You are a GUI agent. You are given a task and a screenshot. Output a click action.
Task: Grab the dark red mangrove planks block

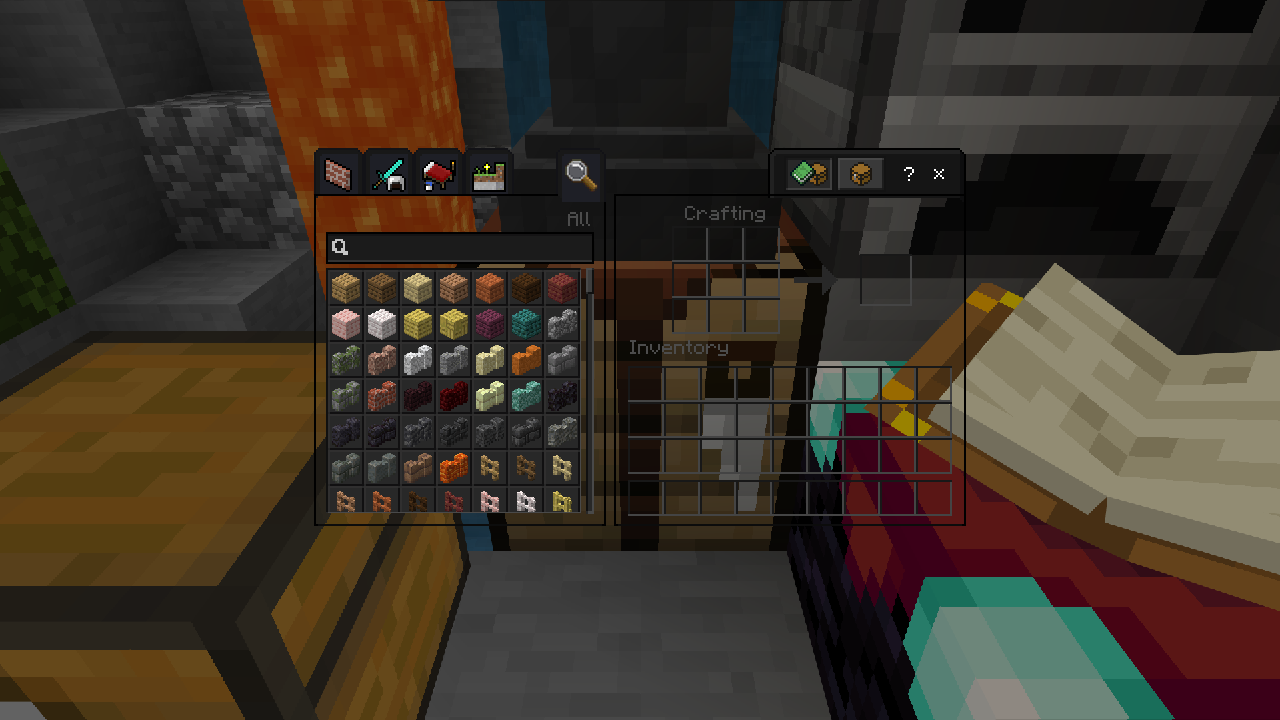tap(562, 288)
